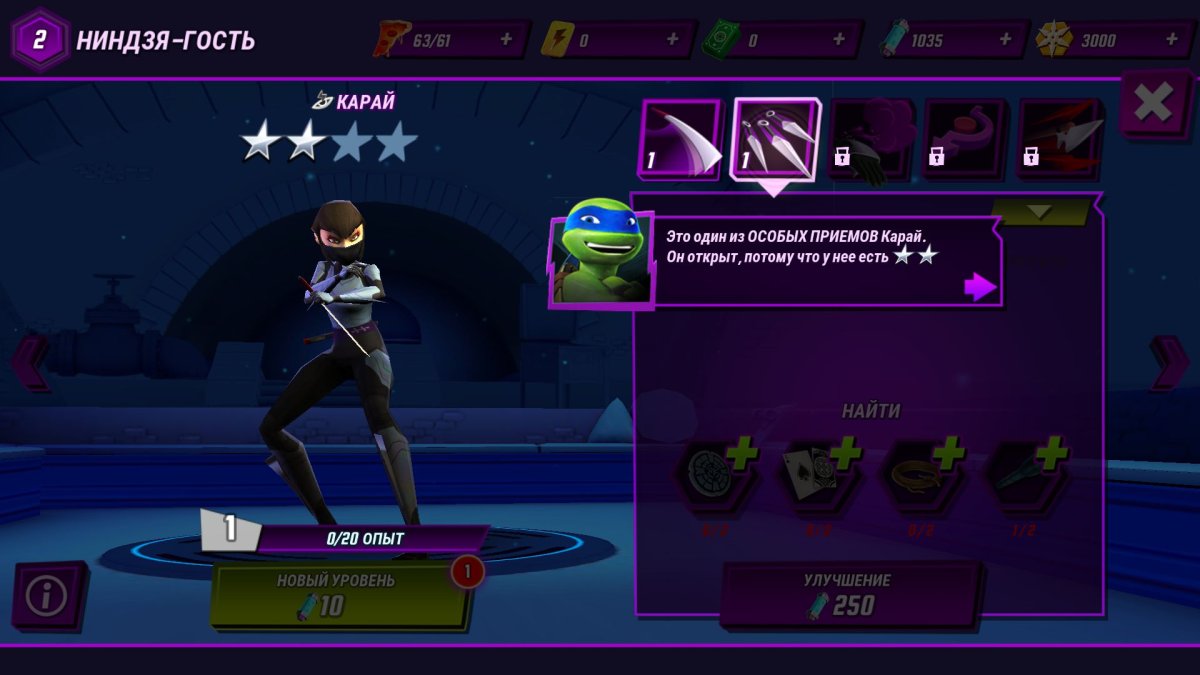Viewport: 1200px width, 675px height.
Task: Select the locked purple hook skill tab
Action: pos(964,139)
